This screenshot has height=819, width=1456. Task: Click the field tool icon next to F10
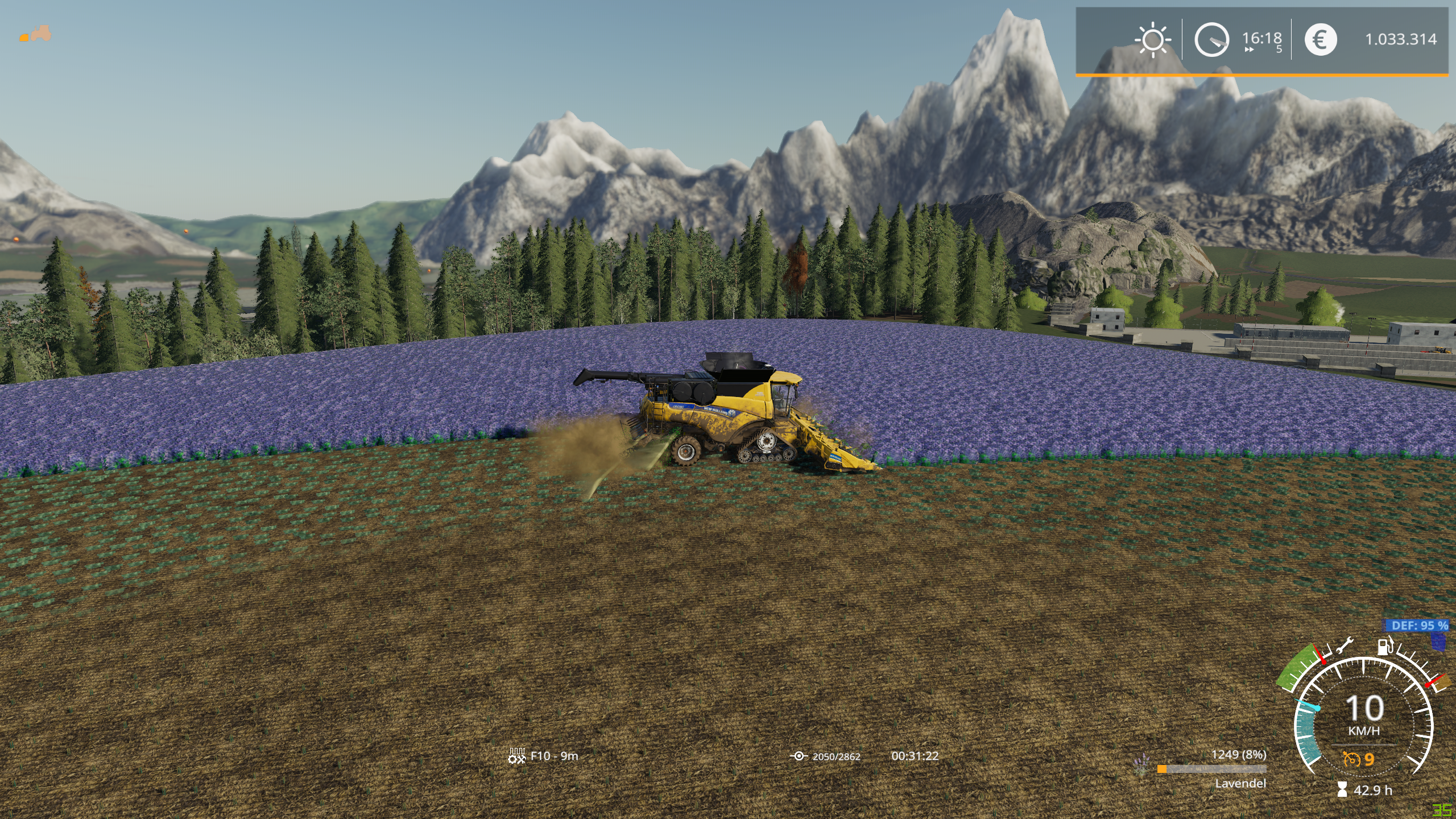[x=516, y=756]
